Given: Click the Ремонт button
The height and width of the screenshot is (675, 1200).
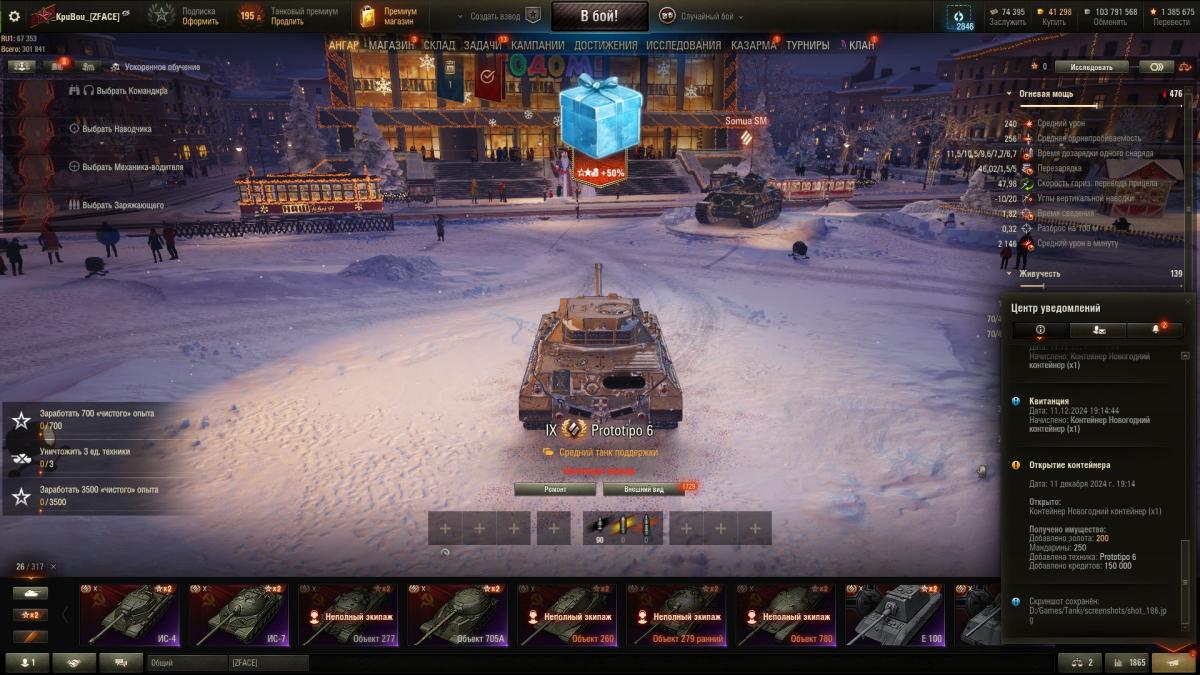Looking at the screenshot, I should (555, 489).
